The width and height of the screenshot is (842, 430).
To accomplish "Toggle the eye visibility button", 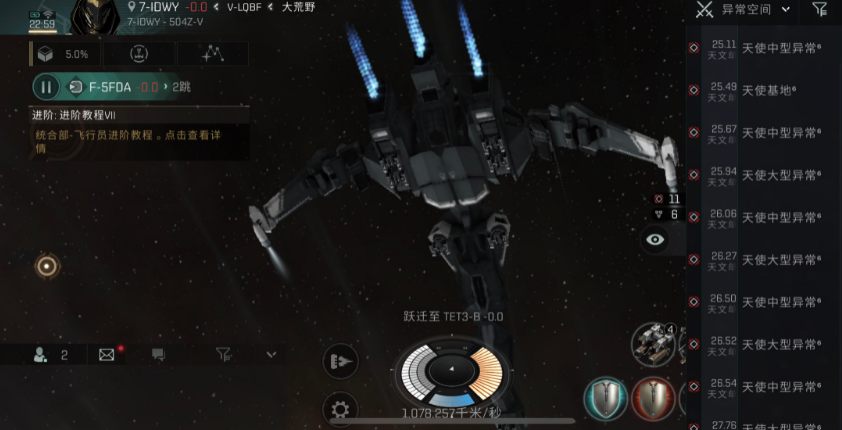I will point(655,239).
